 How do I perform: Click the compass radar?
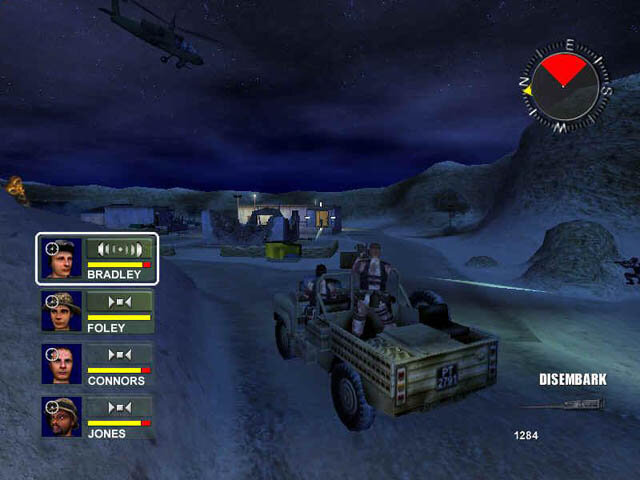562,86
